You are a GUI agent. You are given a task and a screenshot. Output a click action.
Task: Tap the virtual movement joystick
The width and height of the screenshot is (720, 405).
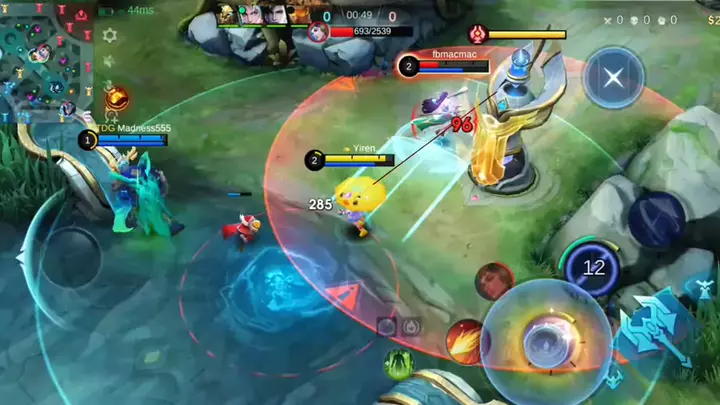point(68,258)
